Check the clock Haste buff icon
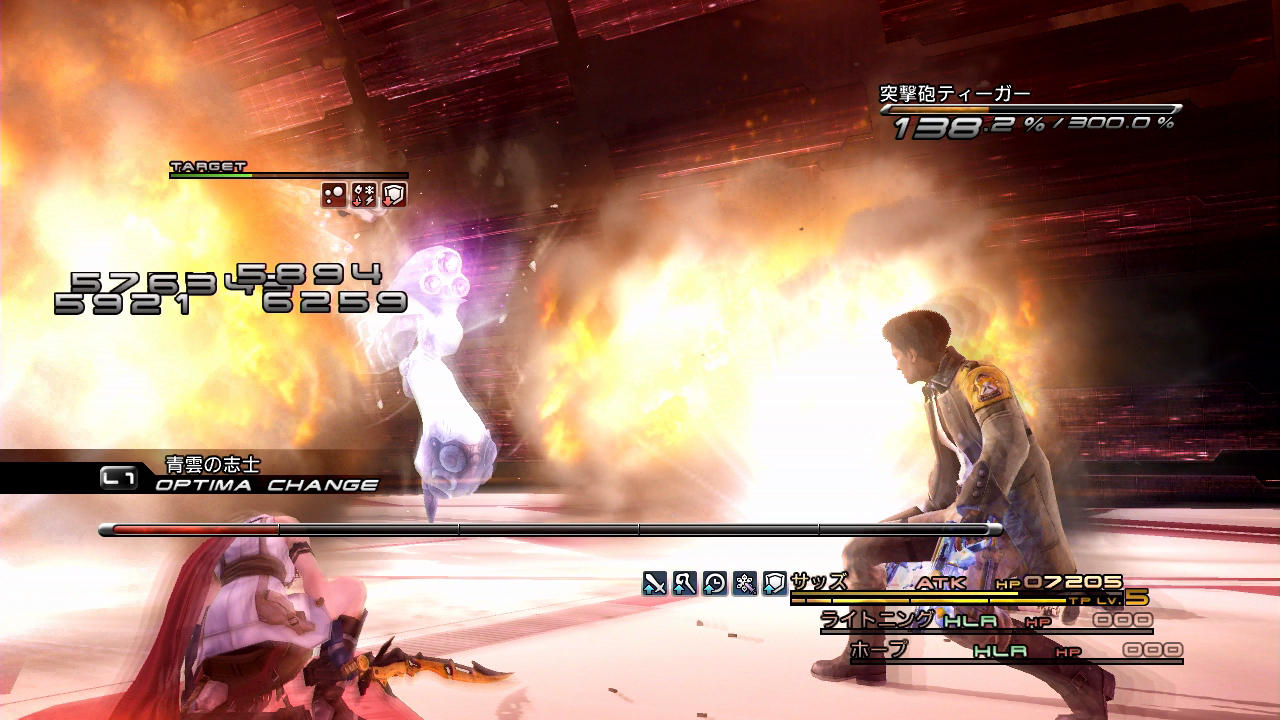Image resolution: width=1280 pixels, height=720 pixels. click(714, 583)
